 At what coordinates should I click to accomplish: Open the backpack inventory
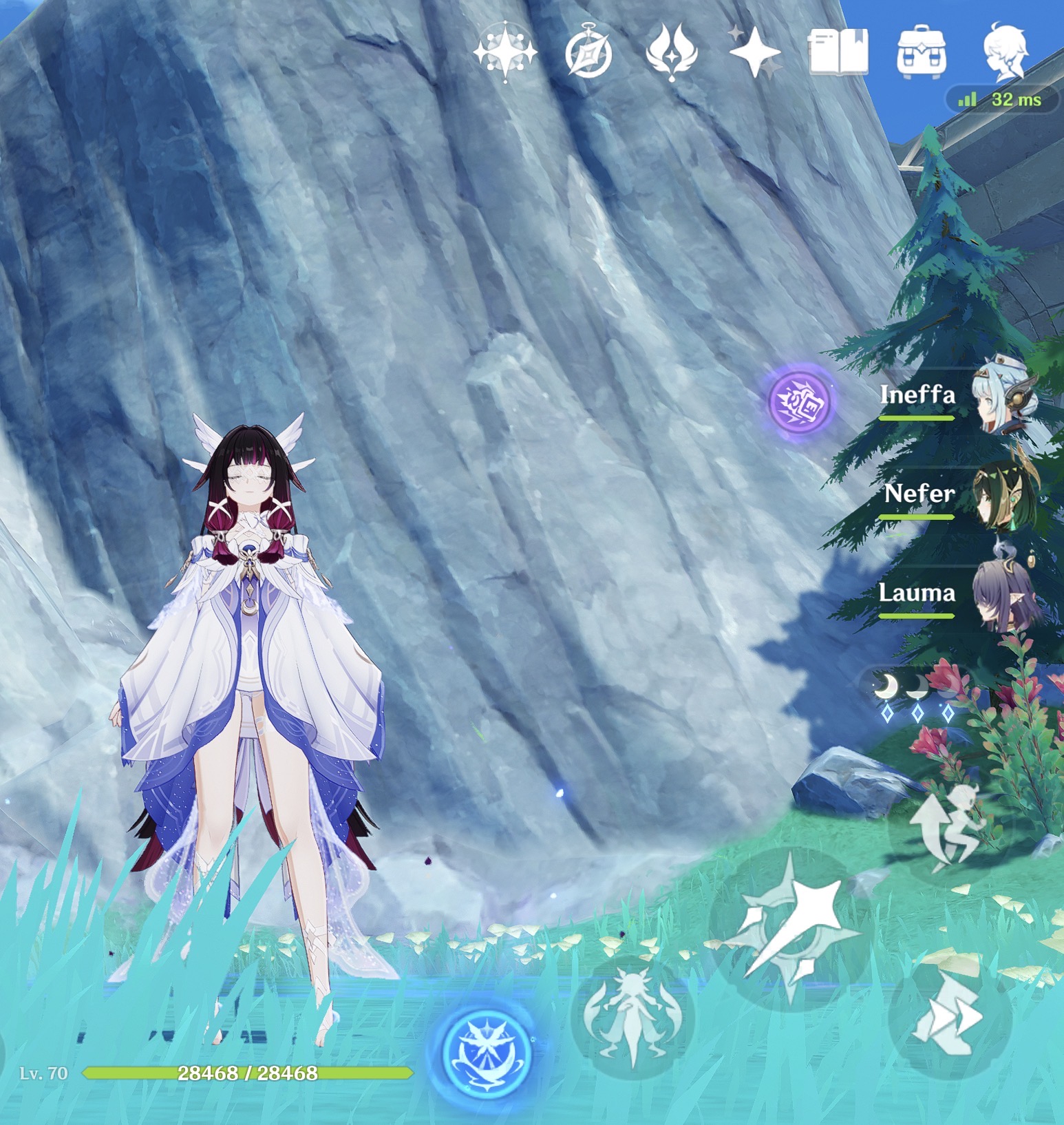pos(922,52)
